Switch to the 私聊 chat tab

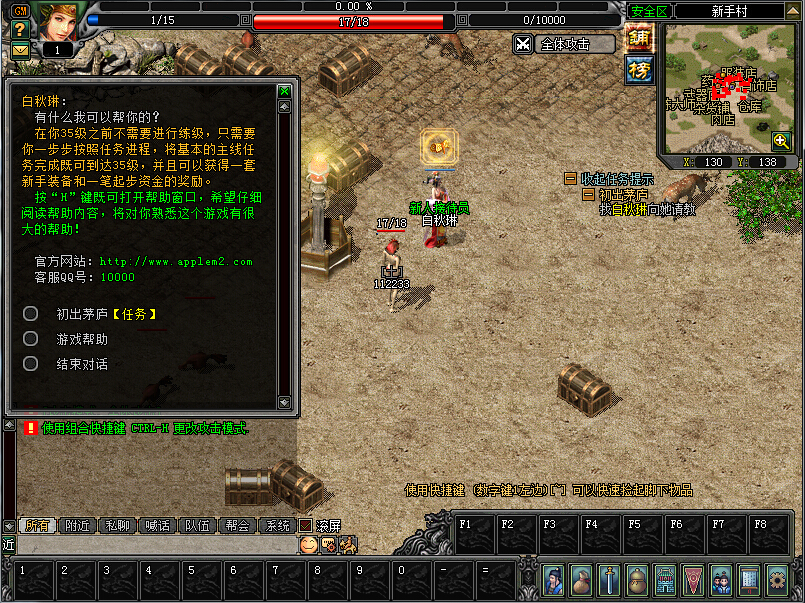[117, 525]
